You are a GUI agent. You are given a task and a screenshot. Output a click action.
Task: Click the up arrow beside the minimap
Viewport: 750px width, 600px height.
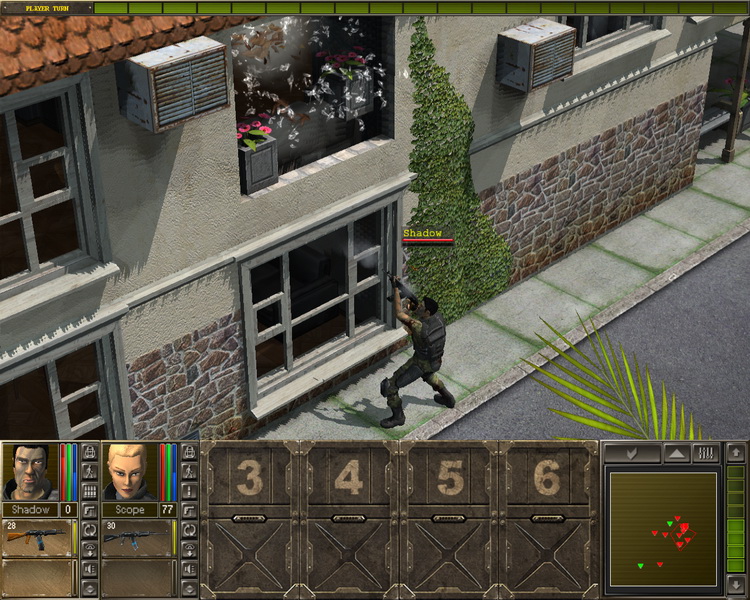tap(736, 453)
